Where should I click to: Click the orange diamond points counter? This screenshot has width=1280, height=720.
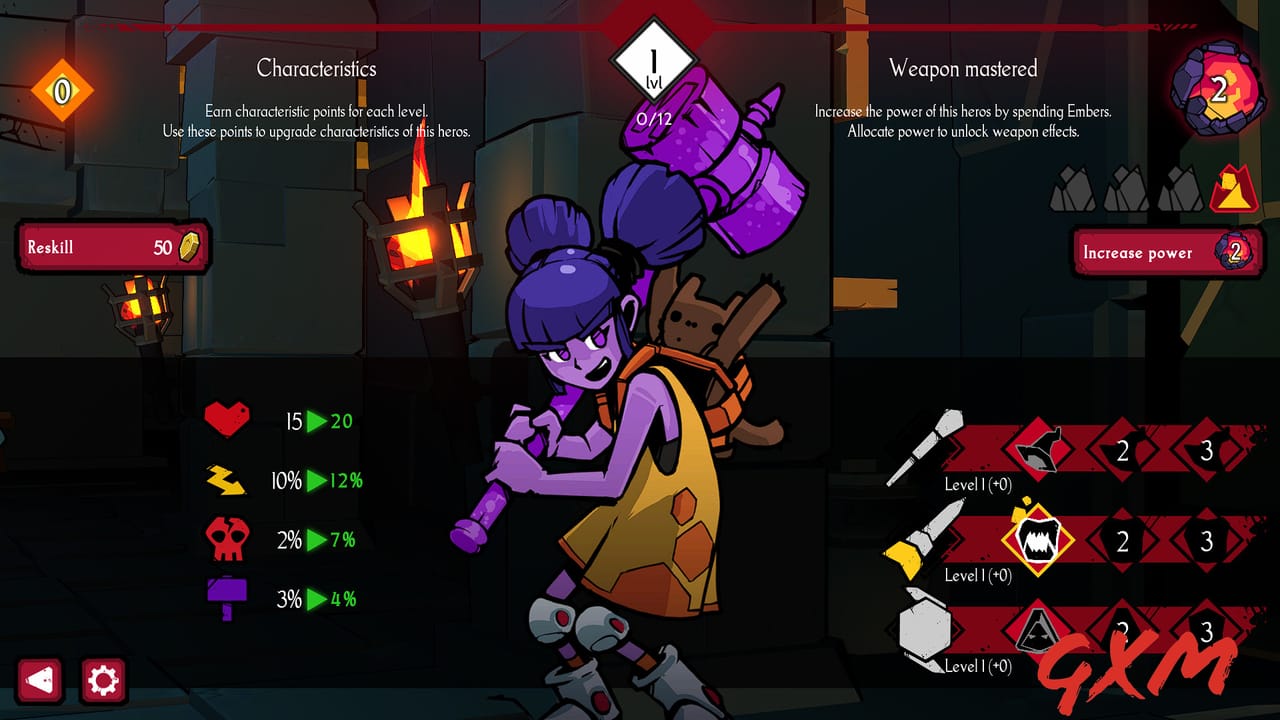pyautogui.click(x=62, y=89)
